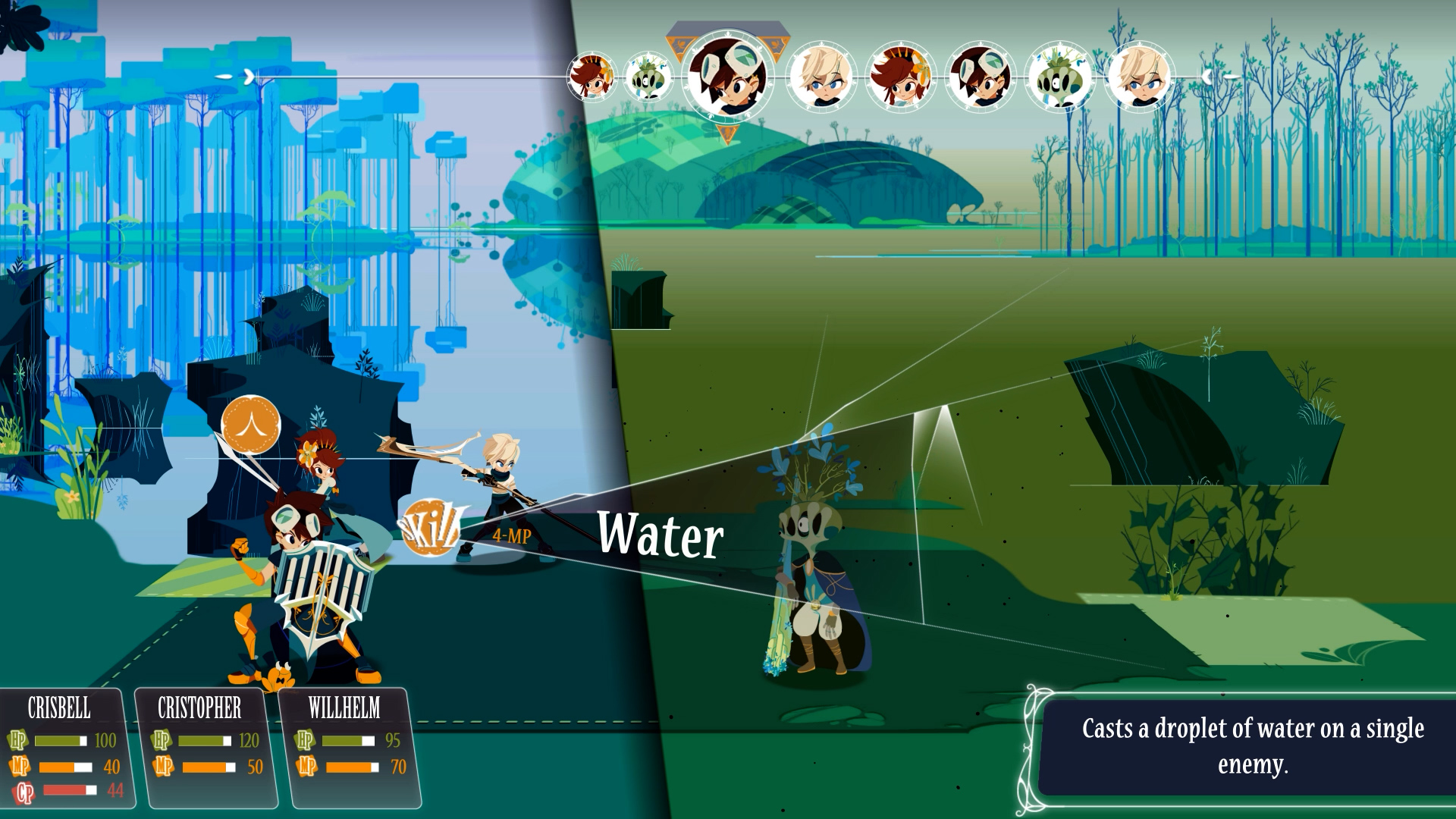Click the plant enemy portrait in turn order
The height and width of the screenshot is (819, 1456).
(648, 76)
